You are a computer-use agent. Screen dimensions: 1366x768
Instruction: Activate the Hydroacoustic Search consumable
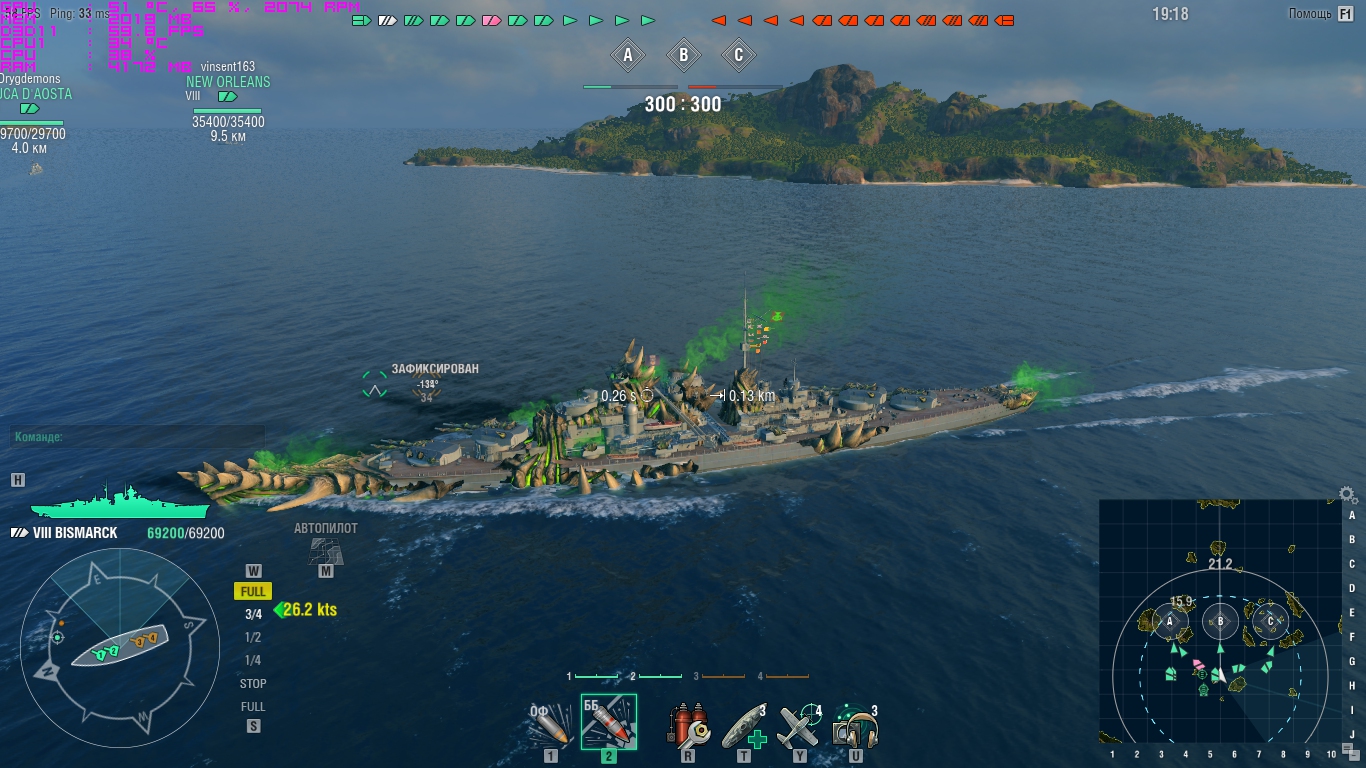(x=856, y=725)
